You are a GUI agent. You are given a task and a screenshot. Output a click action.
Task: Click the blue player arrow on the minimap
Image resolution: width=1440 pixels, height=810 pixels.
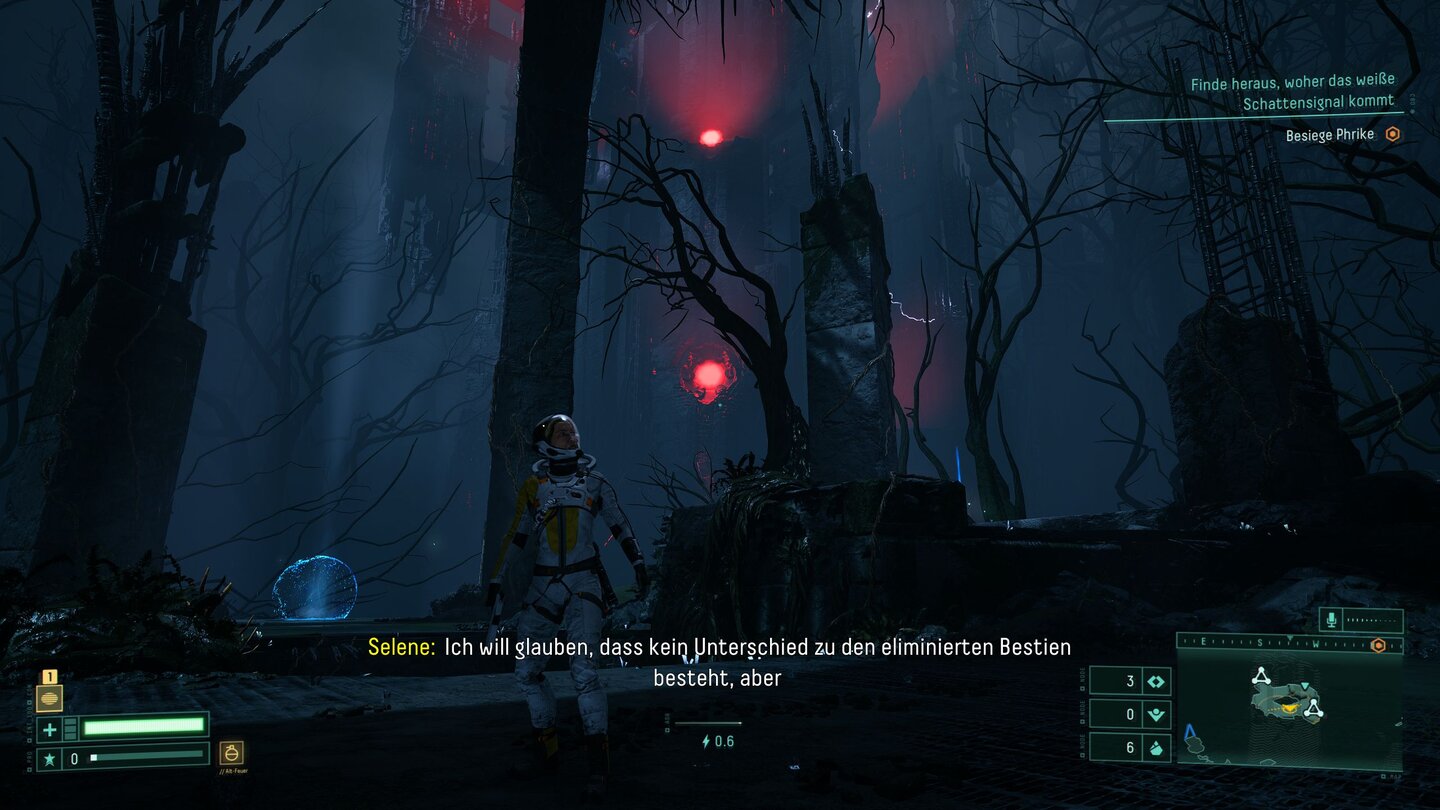tap(1190, 730)
